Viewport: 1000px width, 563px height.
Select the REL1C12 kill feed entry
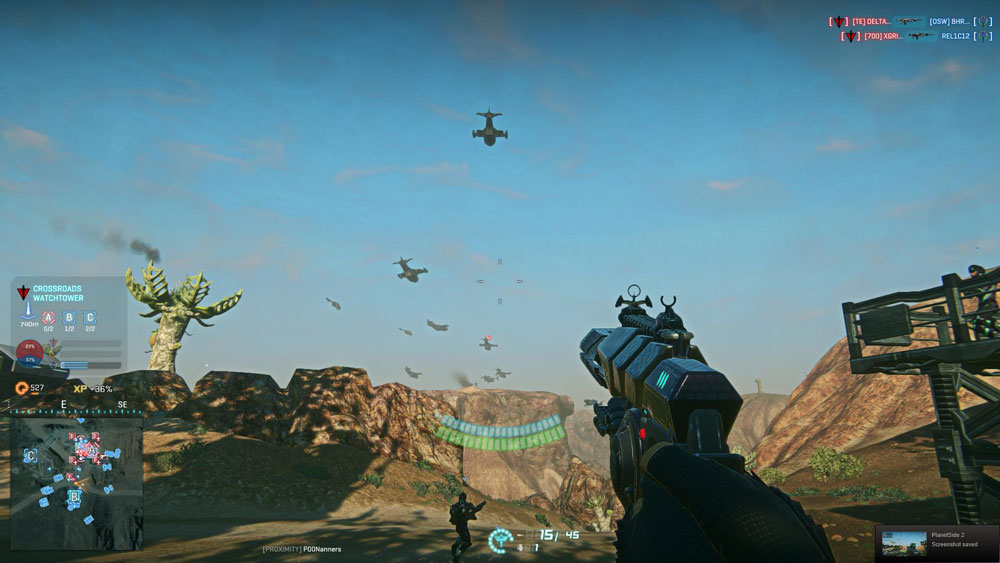(956, 36)
